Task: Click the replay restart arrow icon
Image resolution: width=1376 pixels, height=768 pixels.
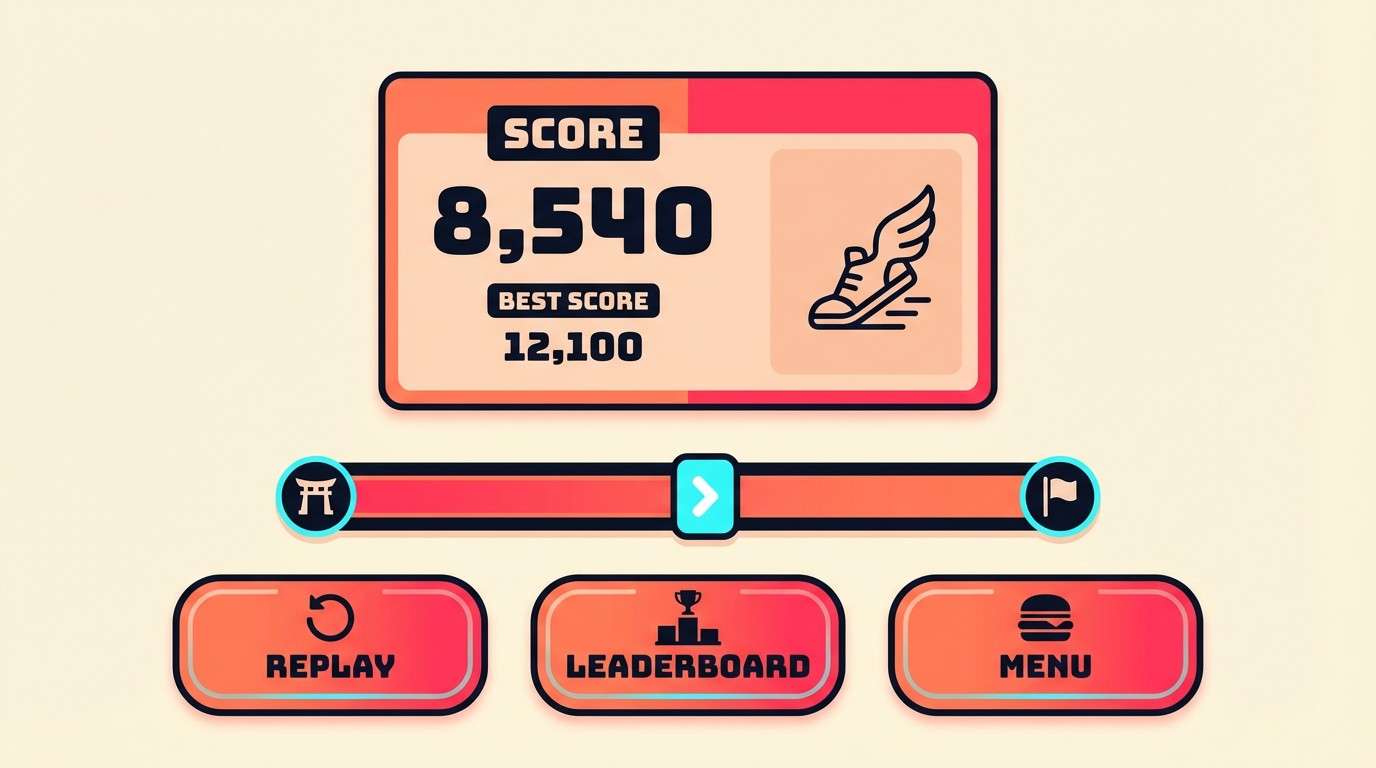Action: point(330,616)
